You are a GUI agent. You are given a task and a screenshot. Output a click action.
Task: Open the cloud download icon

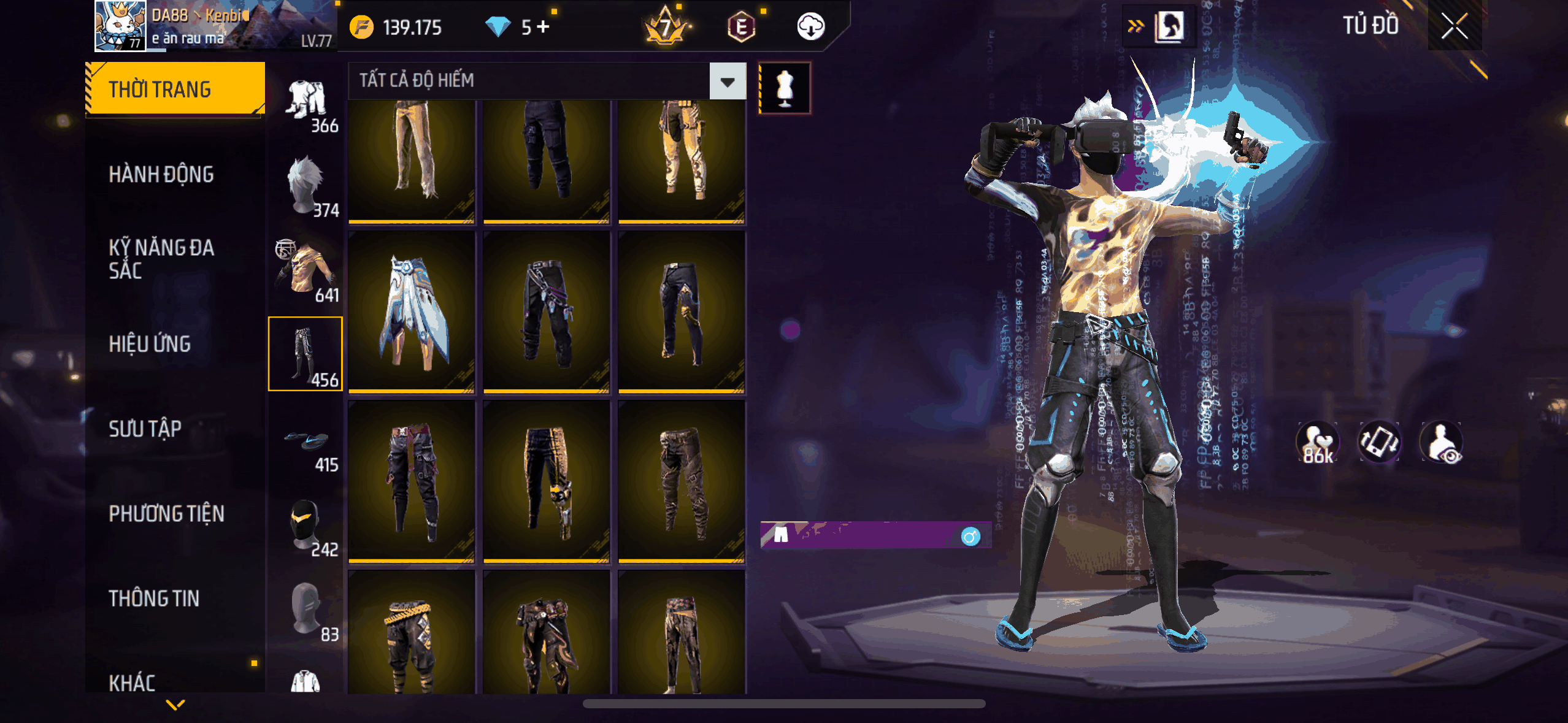[x=810, y=27]
